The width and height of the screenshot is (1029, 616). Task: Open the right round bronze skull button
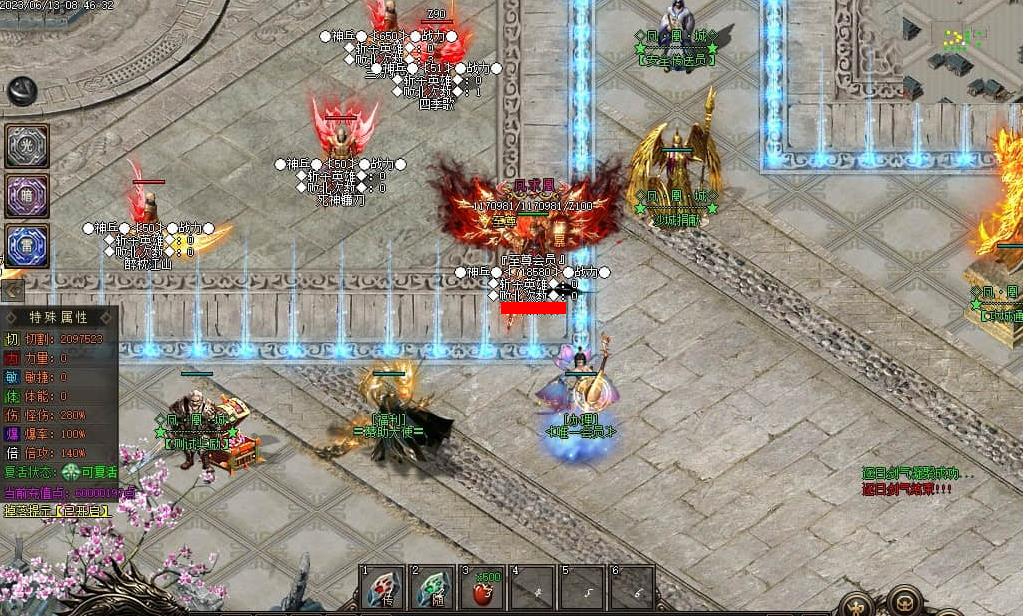905,601
